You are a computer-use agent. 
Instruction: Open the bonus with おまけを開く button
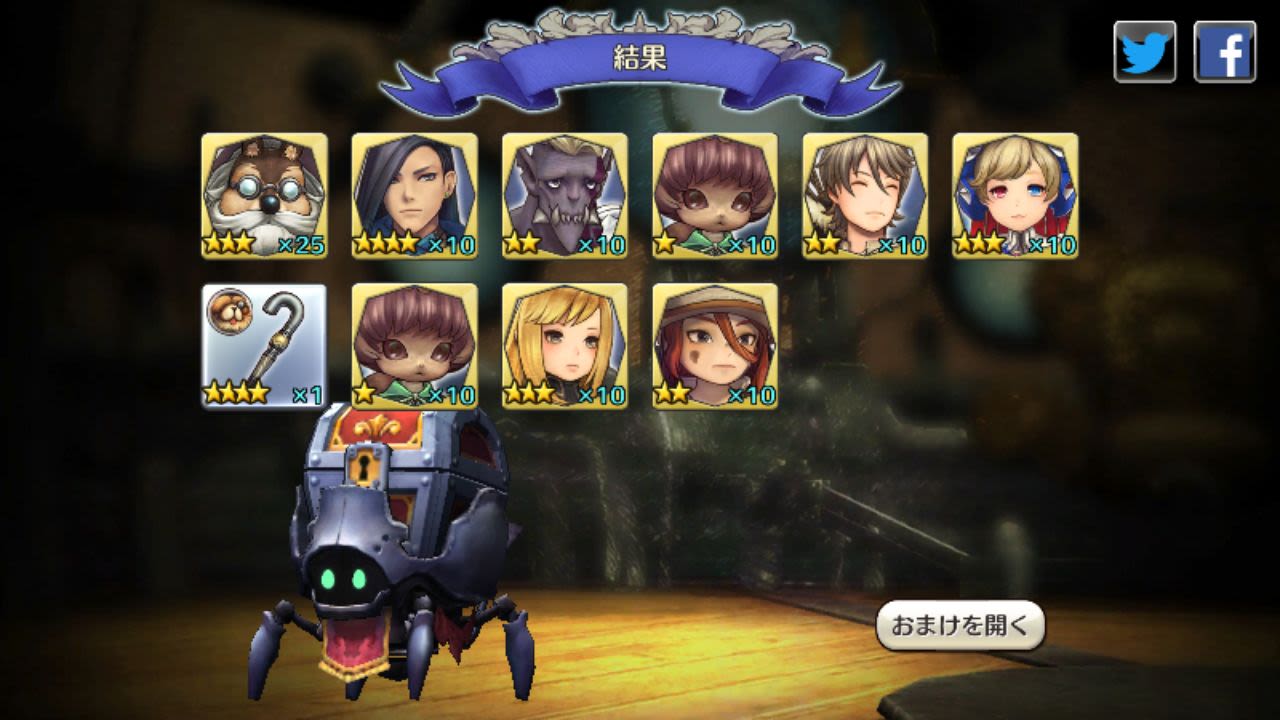[x=960, y=626]
